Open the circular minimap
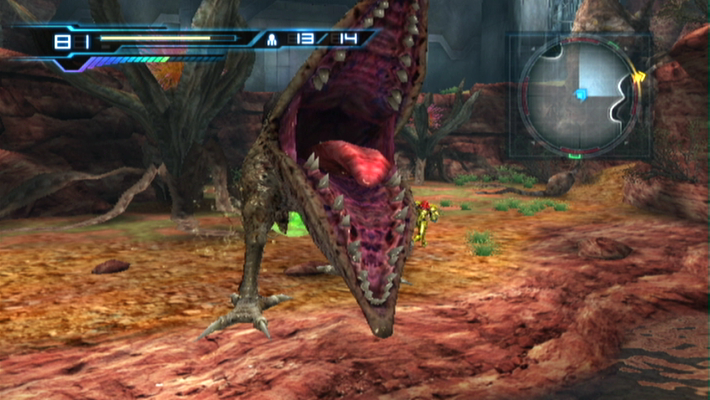The height and width of the screenshot is (400, 710). click(x=577, y=96)
